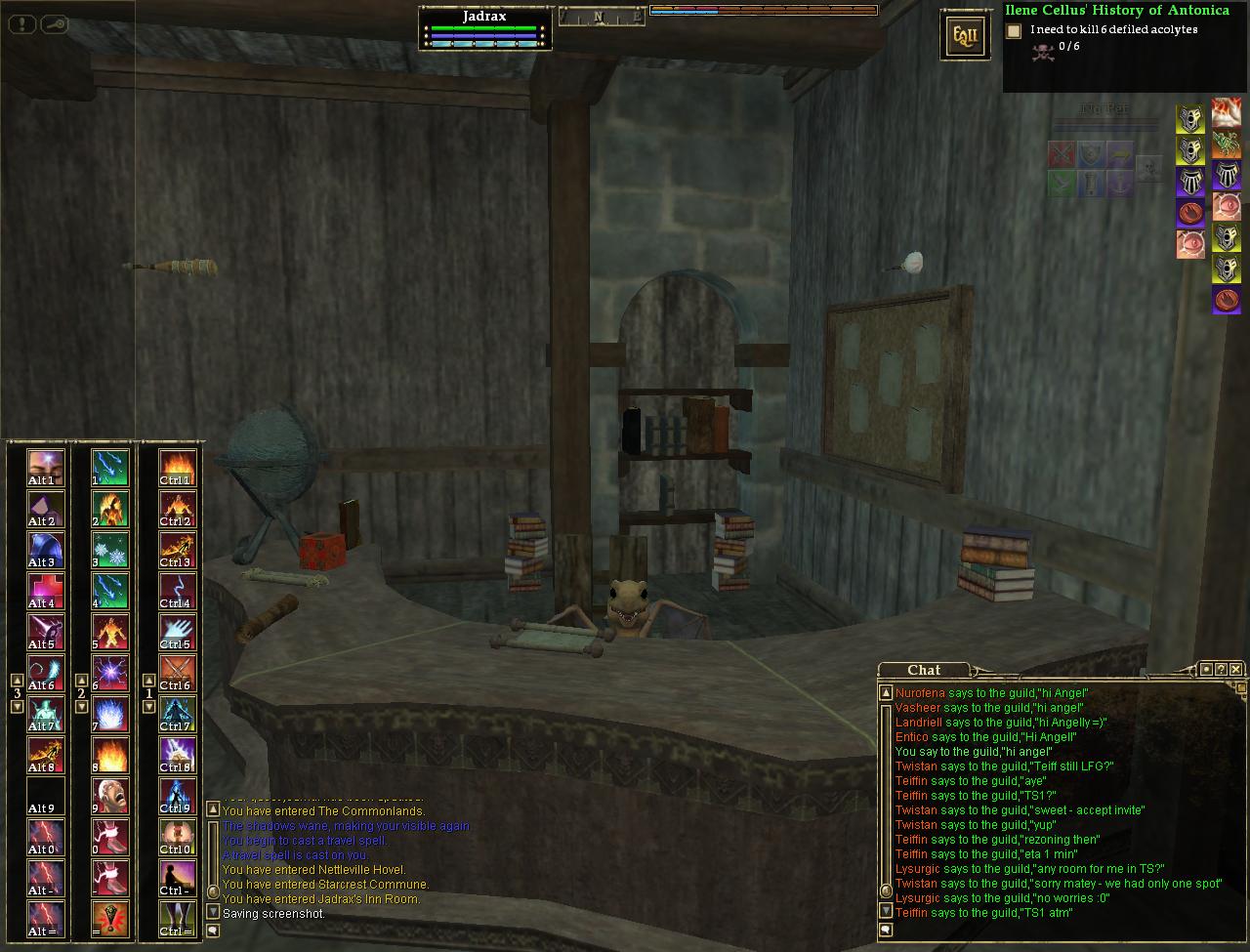Open the quest tracker checkbox icon

click(x=1014, y=30)
